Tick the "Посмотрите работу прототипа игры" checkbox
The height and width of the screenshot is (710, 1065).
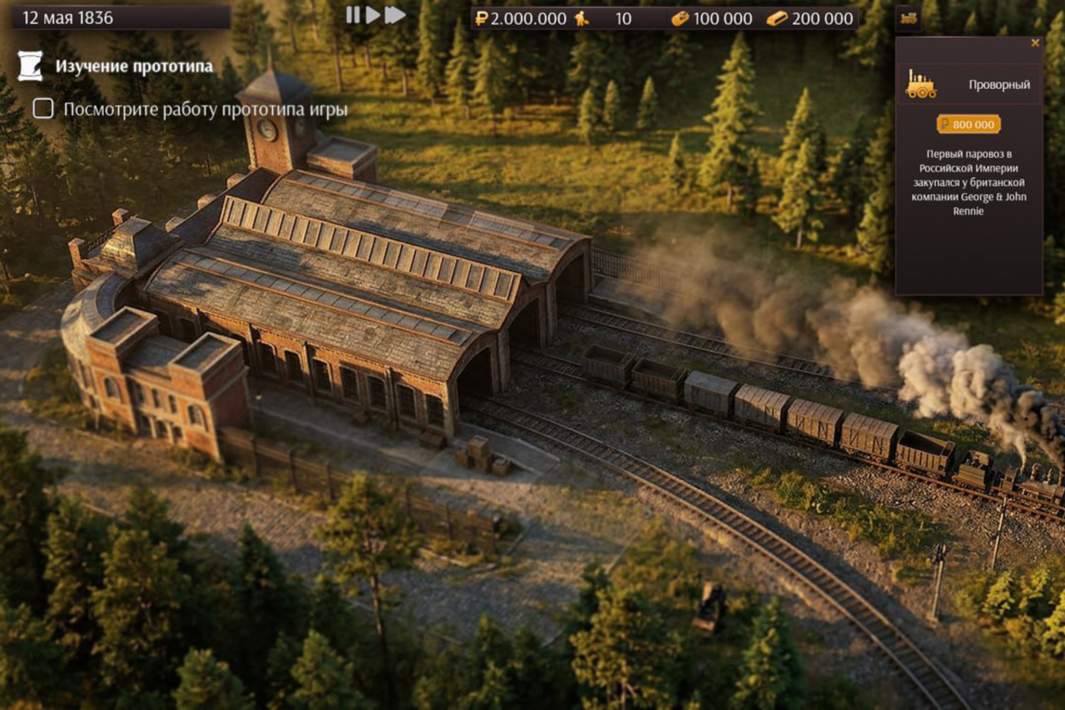tap(43, 109)
